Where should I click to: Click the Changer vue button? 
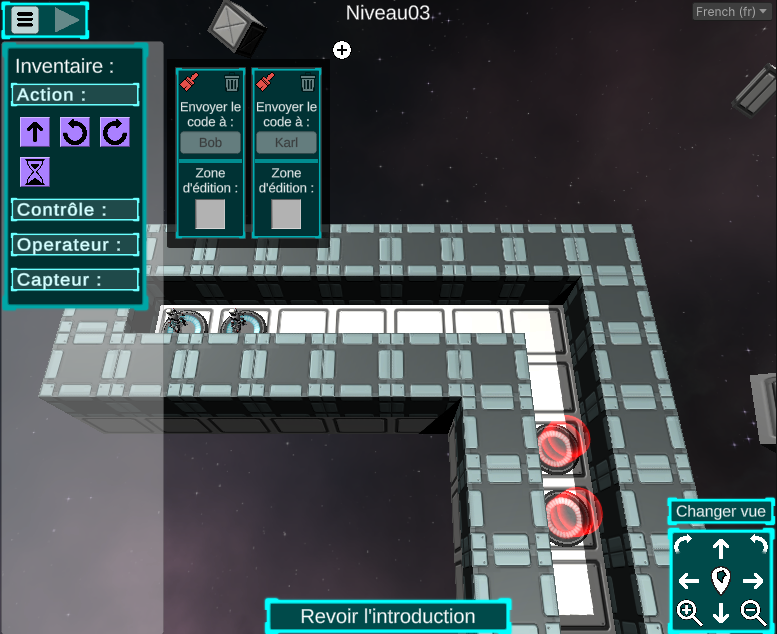(x=720, y=511)
